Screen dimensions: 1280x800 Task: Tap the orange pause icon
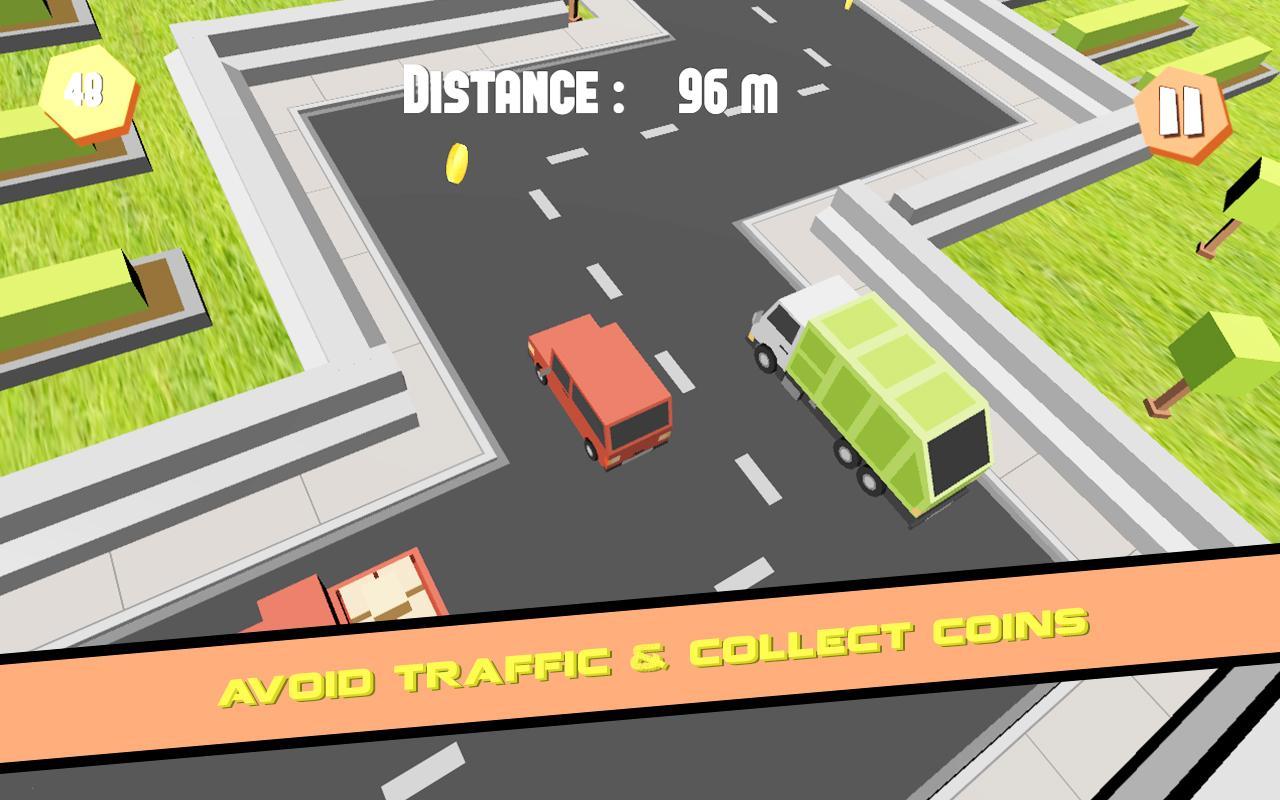coord(1181,112)
